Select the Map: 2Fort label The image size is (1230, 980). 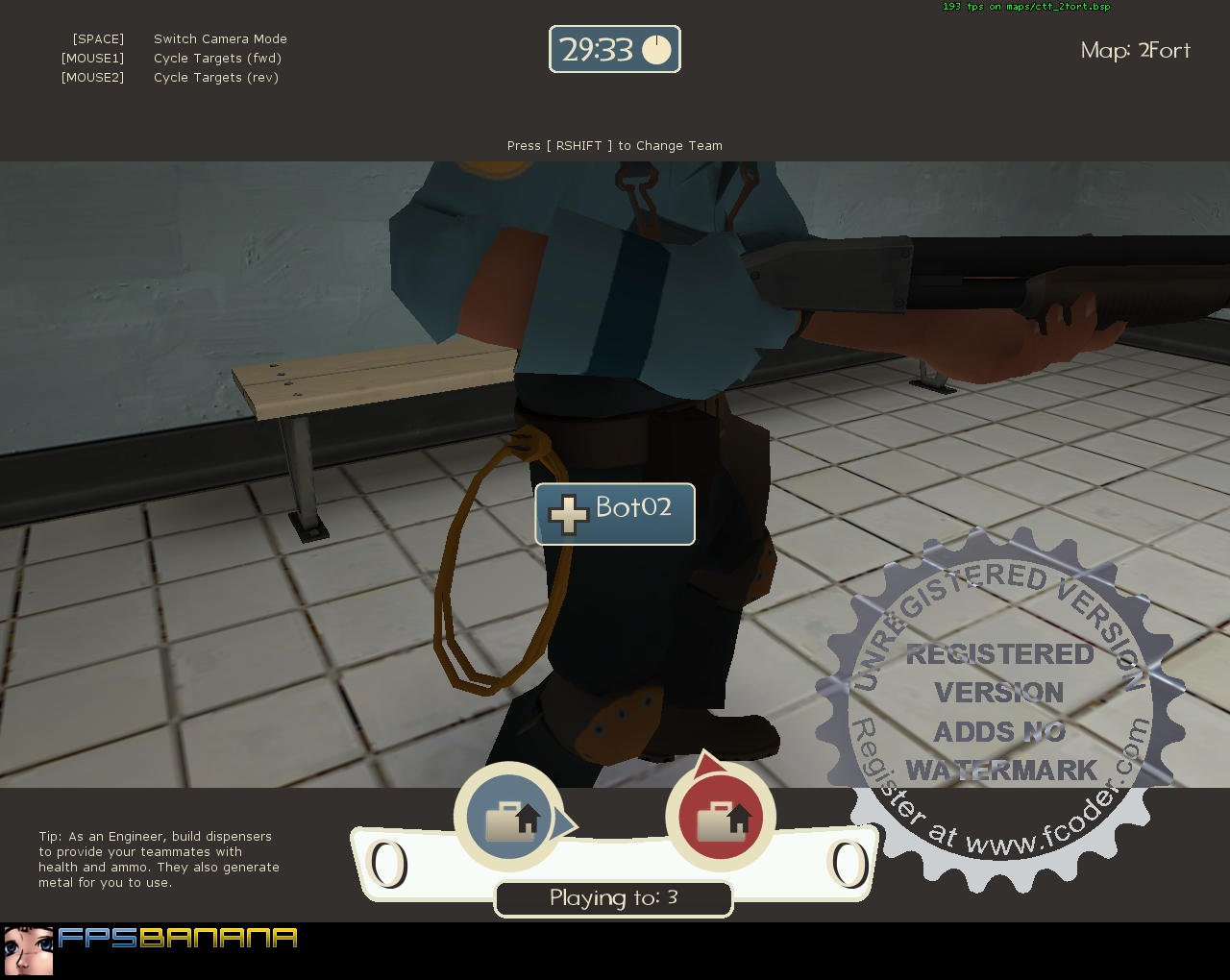click(x=1136, y=50)
